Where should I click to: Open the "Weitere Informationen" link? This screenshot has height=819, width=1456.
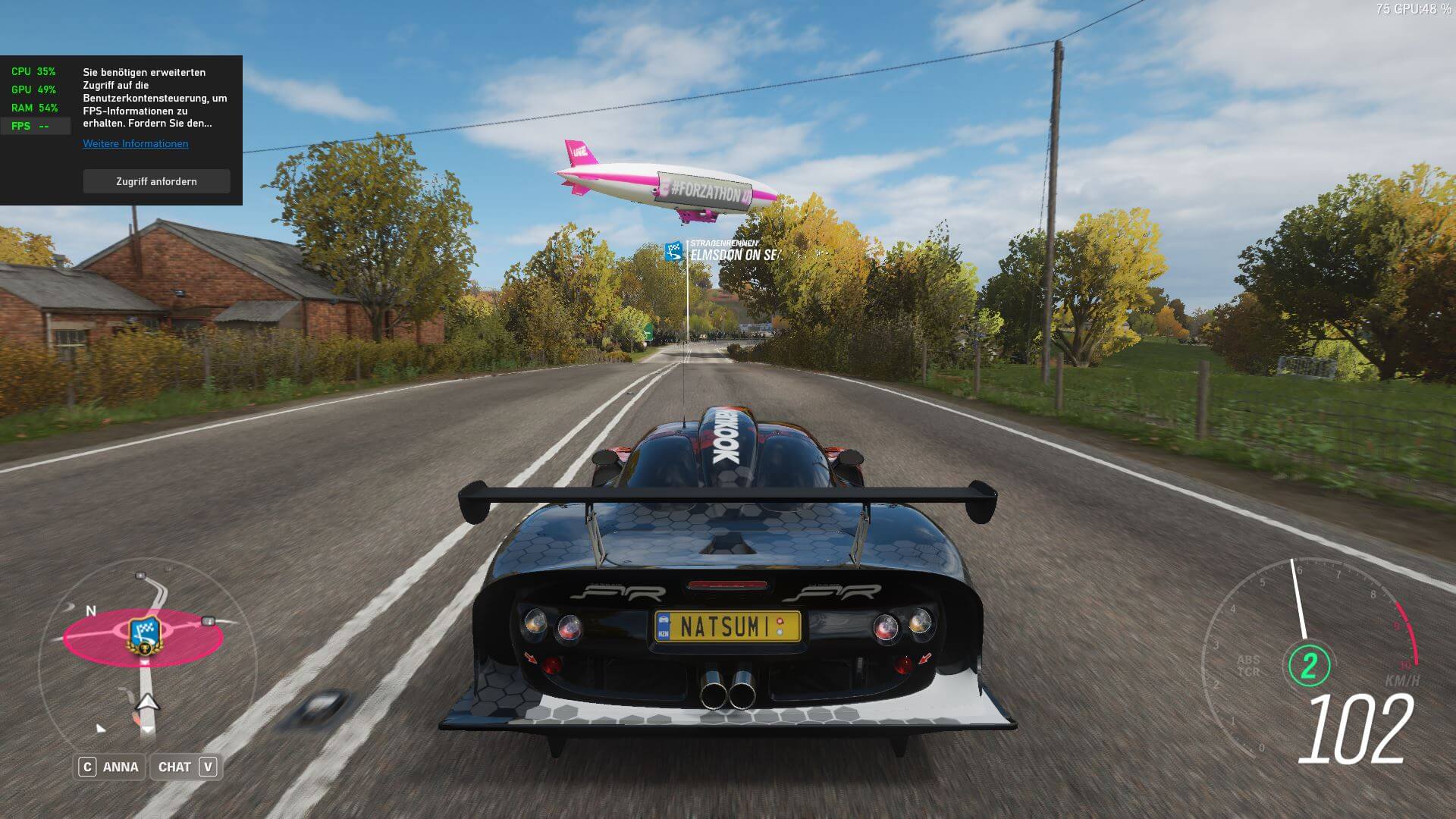click(136, 143)
